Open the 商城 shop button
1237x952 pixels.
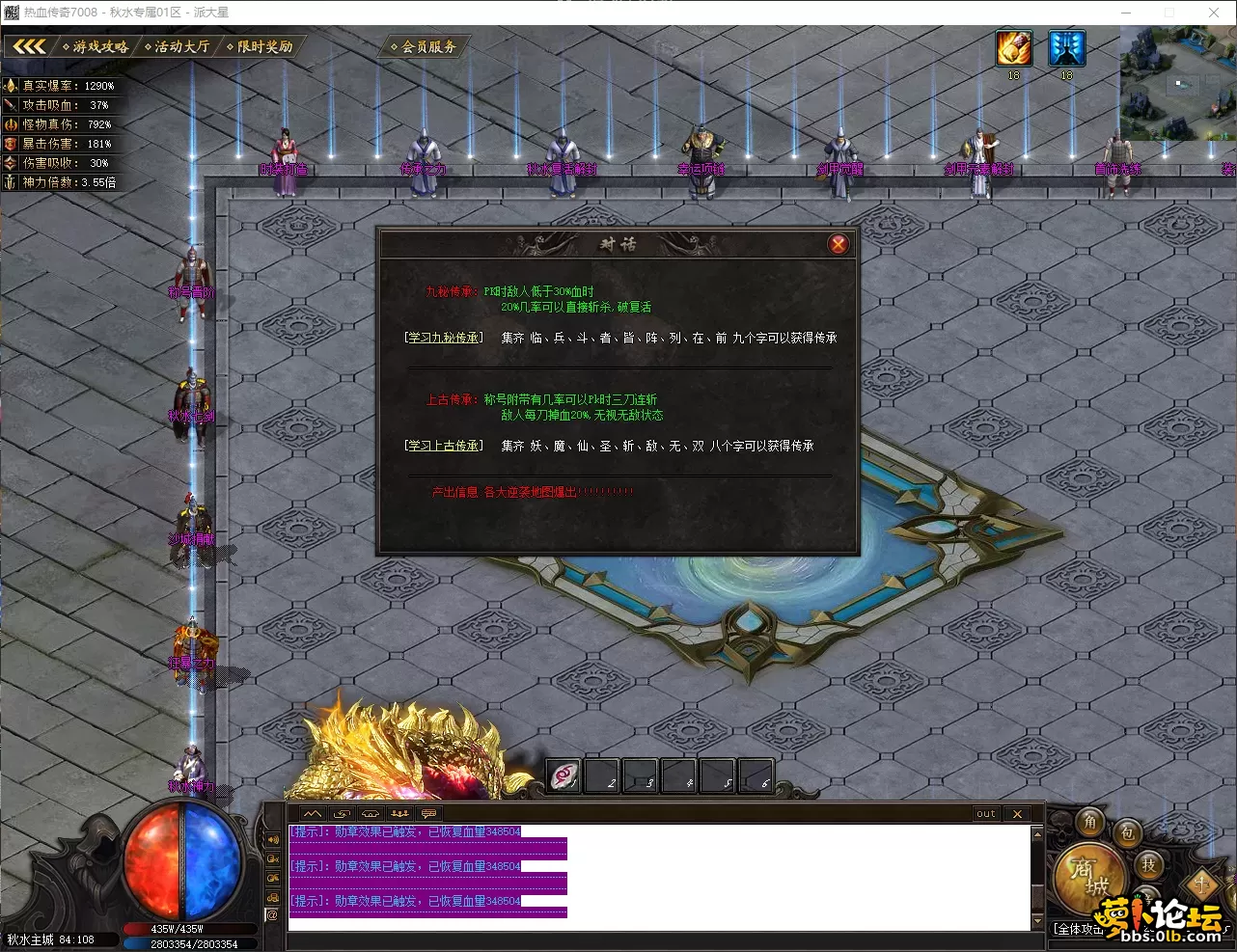pyautogui.click(x=1088, y=876)
